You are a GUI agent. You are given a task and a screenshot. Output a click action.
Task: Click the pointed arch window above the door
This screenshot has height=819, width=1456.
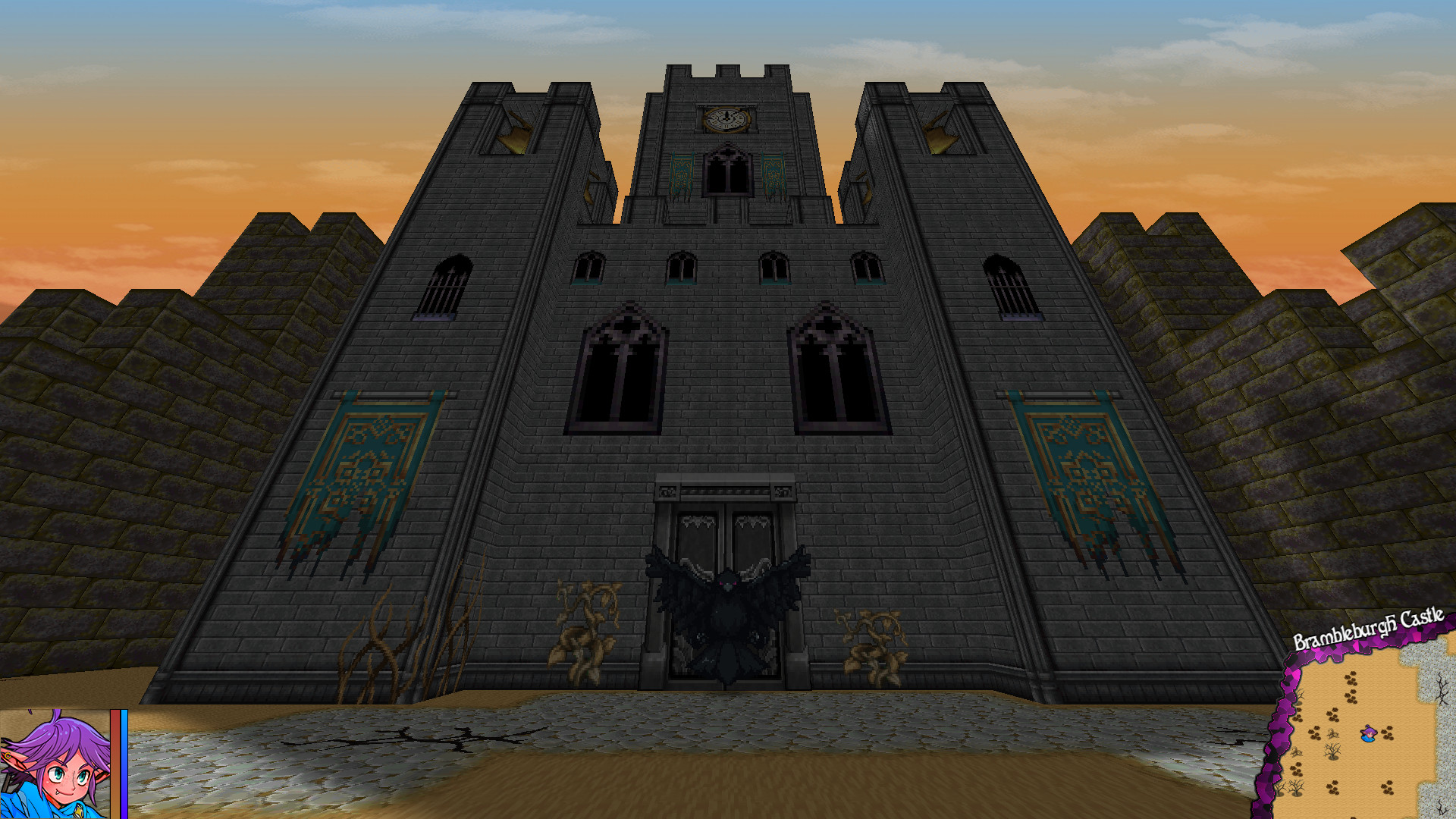tap(726, 171)
